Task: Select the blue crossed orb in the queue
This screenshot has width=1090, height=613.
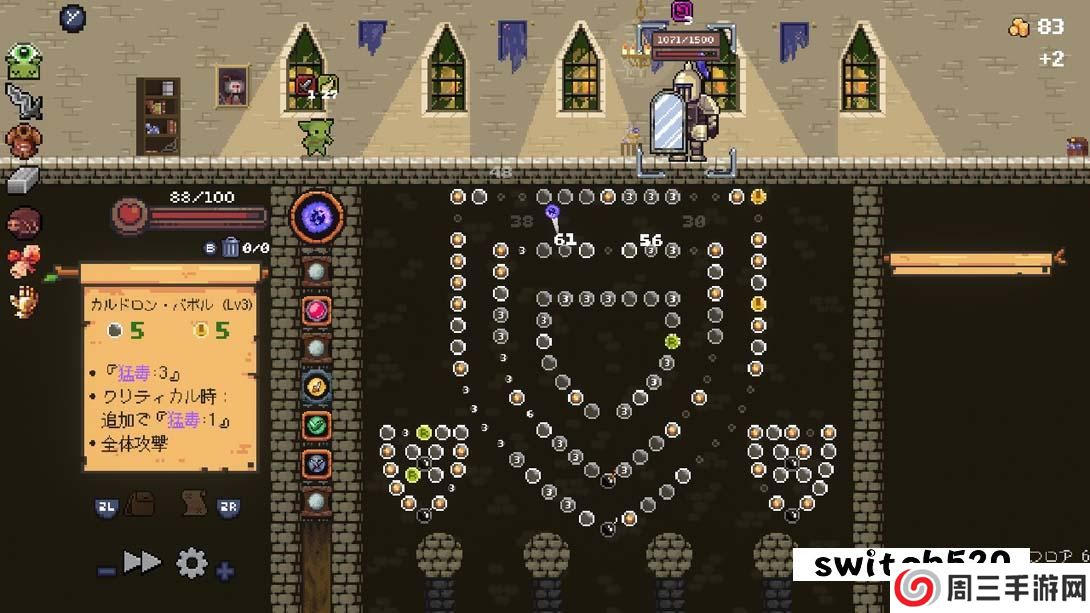Action: [317, 462]
